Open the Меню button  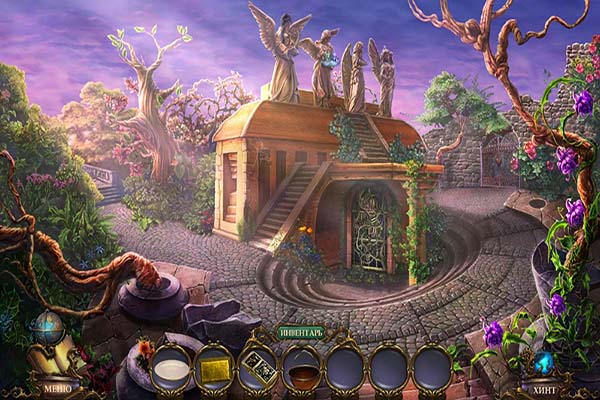(x=55, y=387)
